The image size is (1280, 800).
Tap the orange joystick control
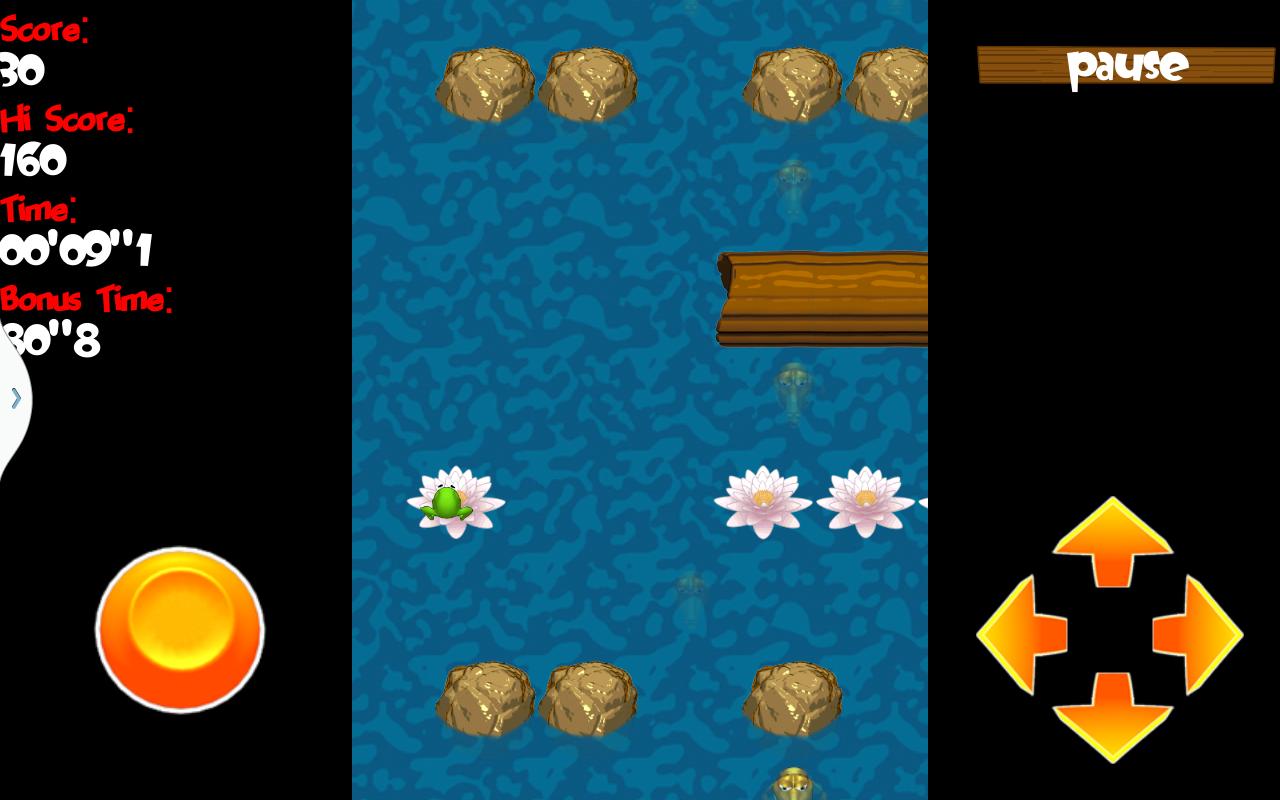[x=180, y=630]
